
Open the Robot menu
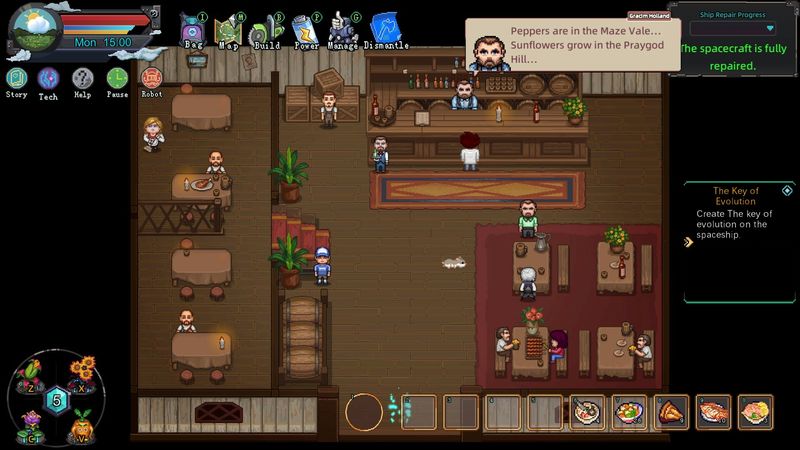click(152, 79)
